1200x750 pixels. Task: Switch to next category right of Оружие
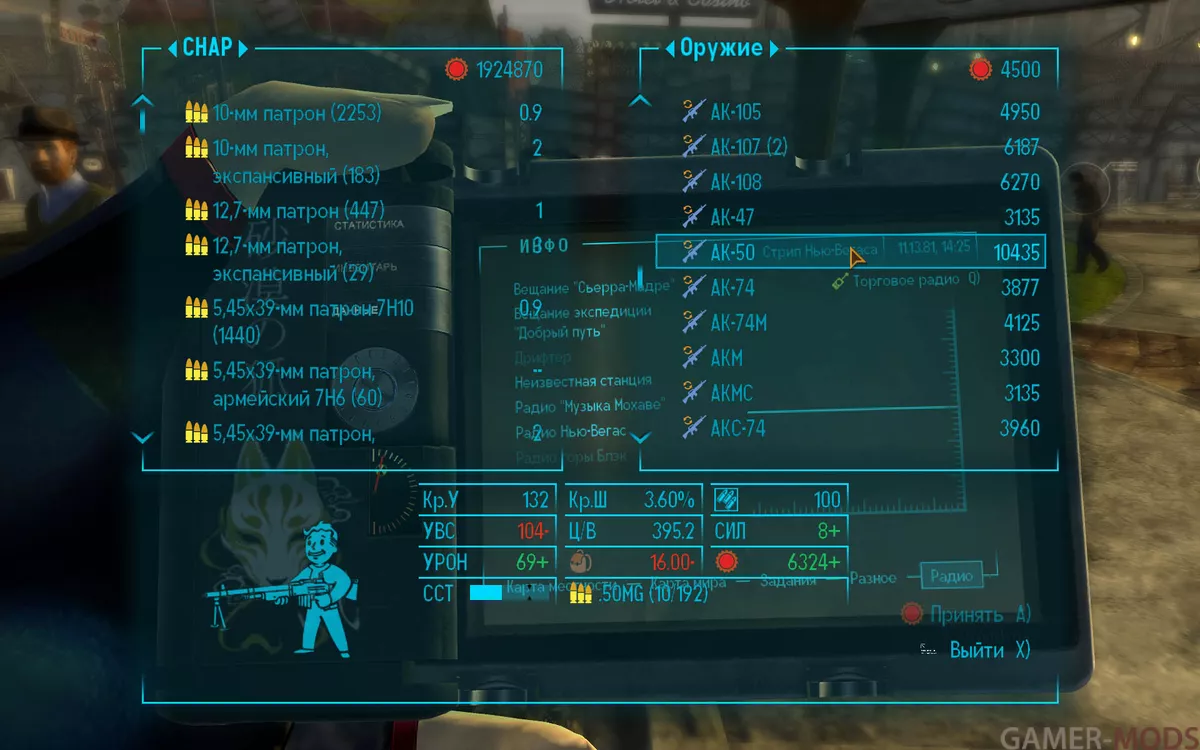click(x=775, y=48)
